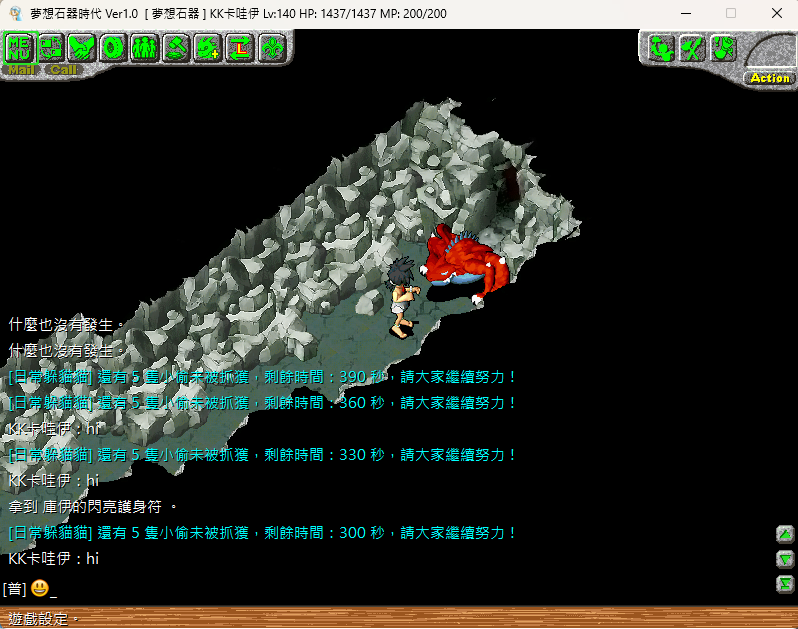Open the handshake trade icon

tap(82, 47)
